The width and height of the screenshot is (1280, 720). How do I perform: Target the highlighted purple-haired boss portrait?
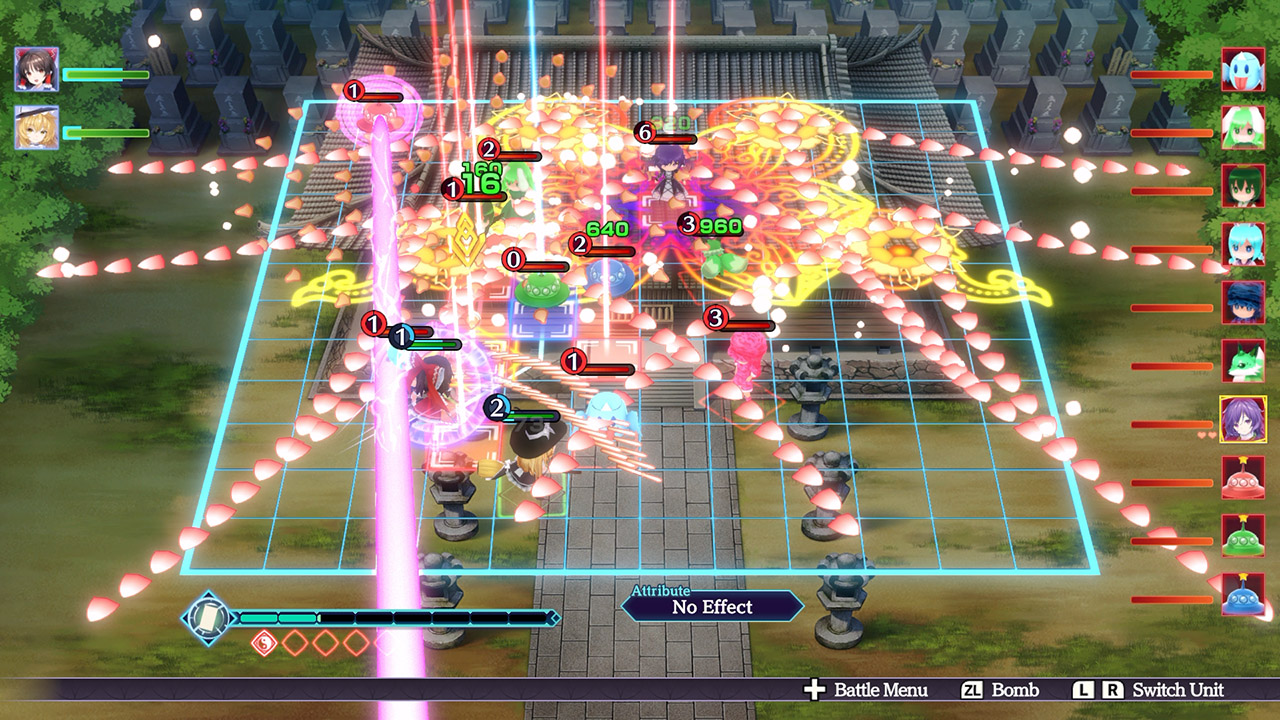click(1243, 419)
